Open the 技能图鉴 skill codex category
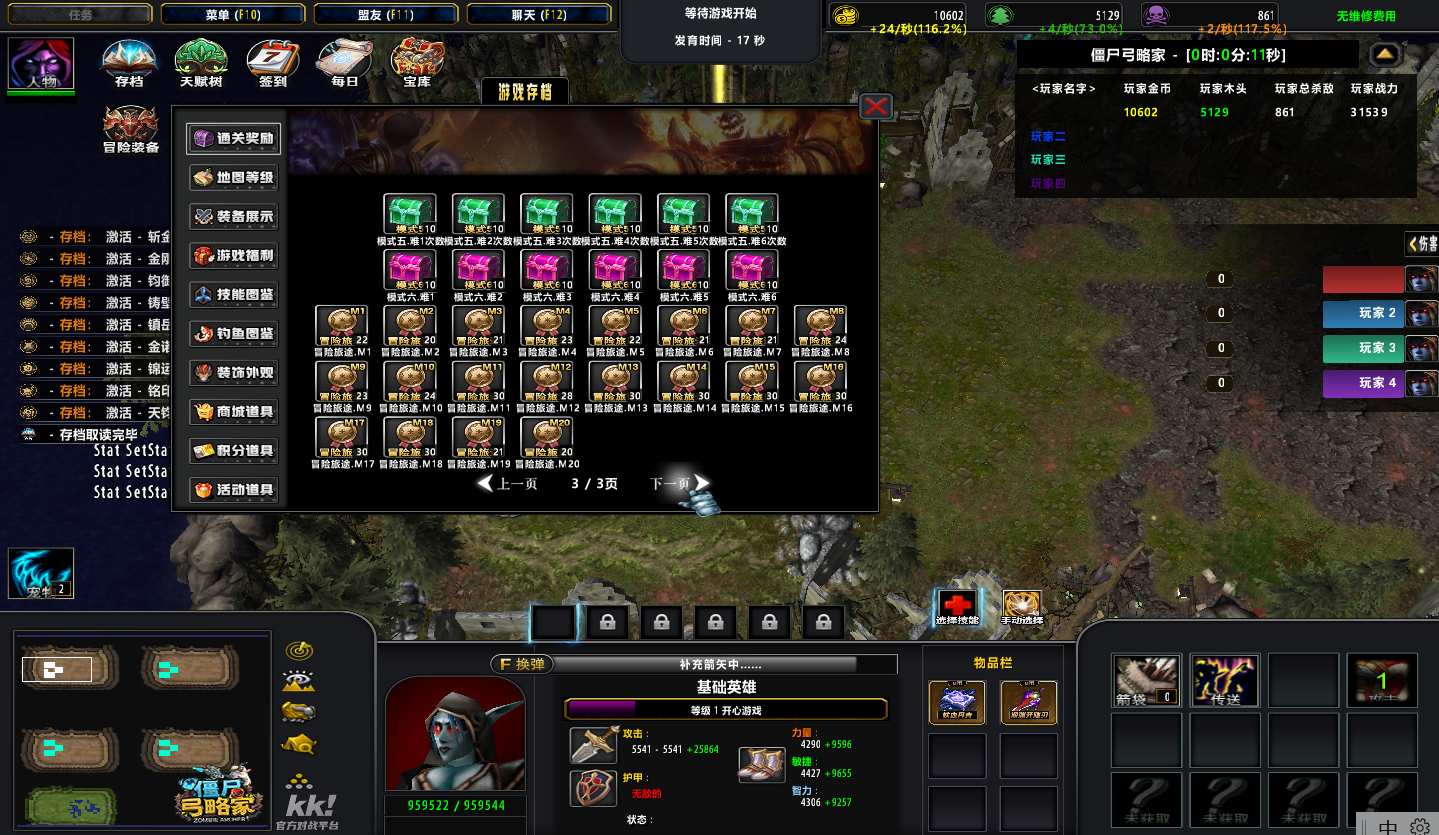Image resolution: width=1439 pixels, height=835 pixels. [x=233, y=295]
